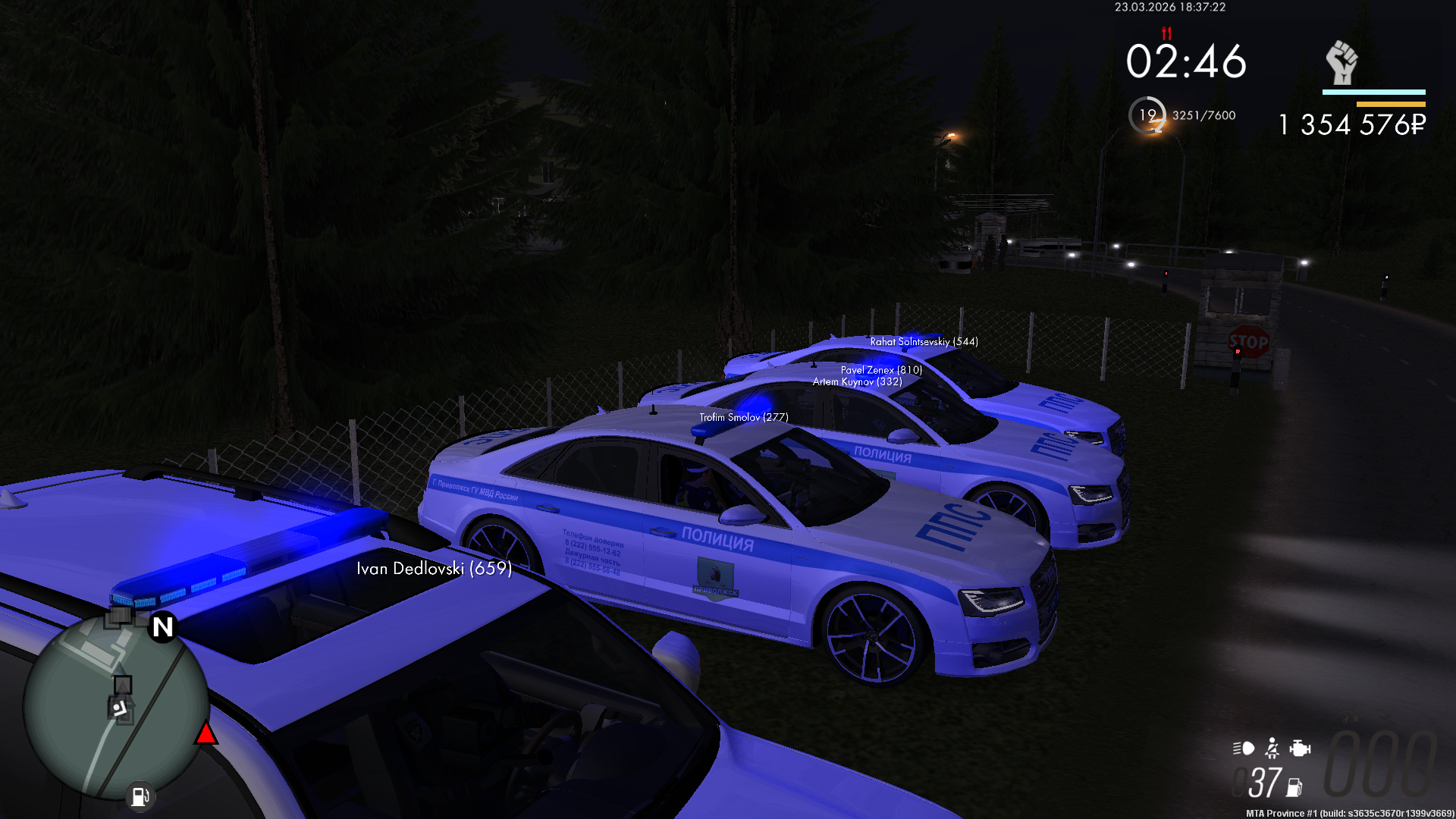Open the level 19 progress circle
Screen dimensions: 1456x819
pyautogui.click(x=1147, y=115)
